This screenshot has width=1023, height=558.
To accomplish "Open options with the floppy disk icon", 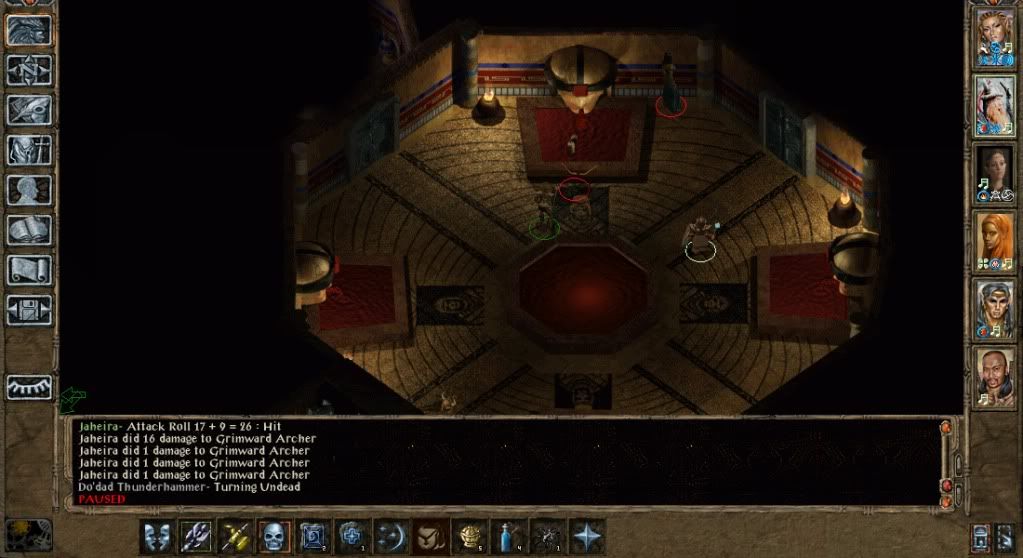I will coord(29,309).
